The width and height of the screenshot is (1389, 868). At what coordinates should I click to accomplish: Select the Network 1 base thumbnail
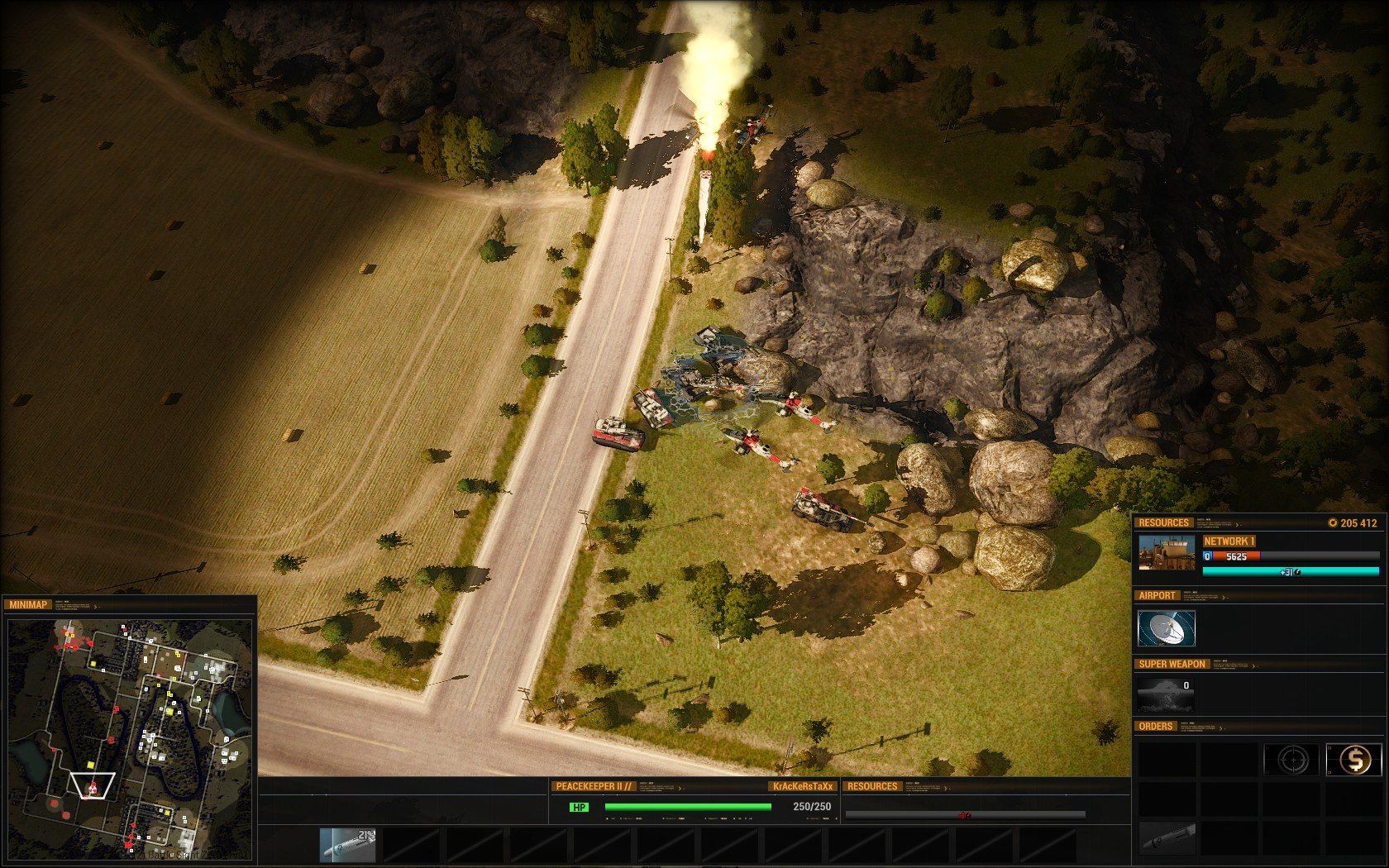[1166, 553]
